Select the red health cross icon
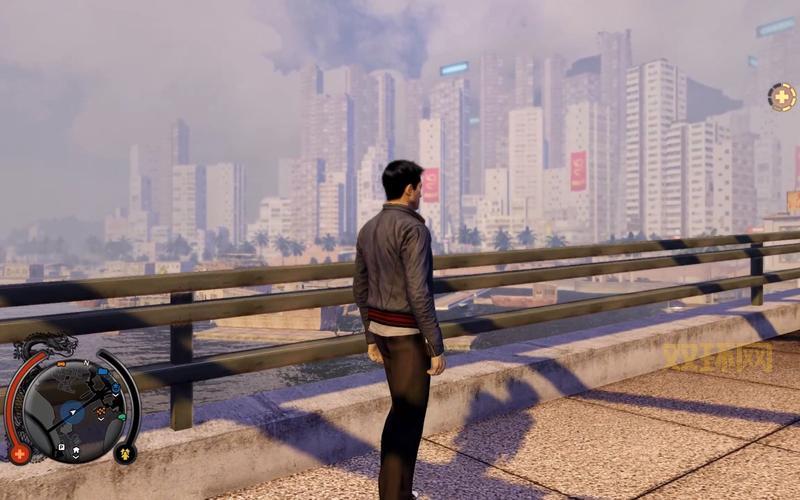Screen dimensions: 800x500 19,453
